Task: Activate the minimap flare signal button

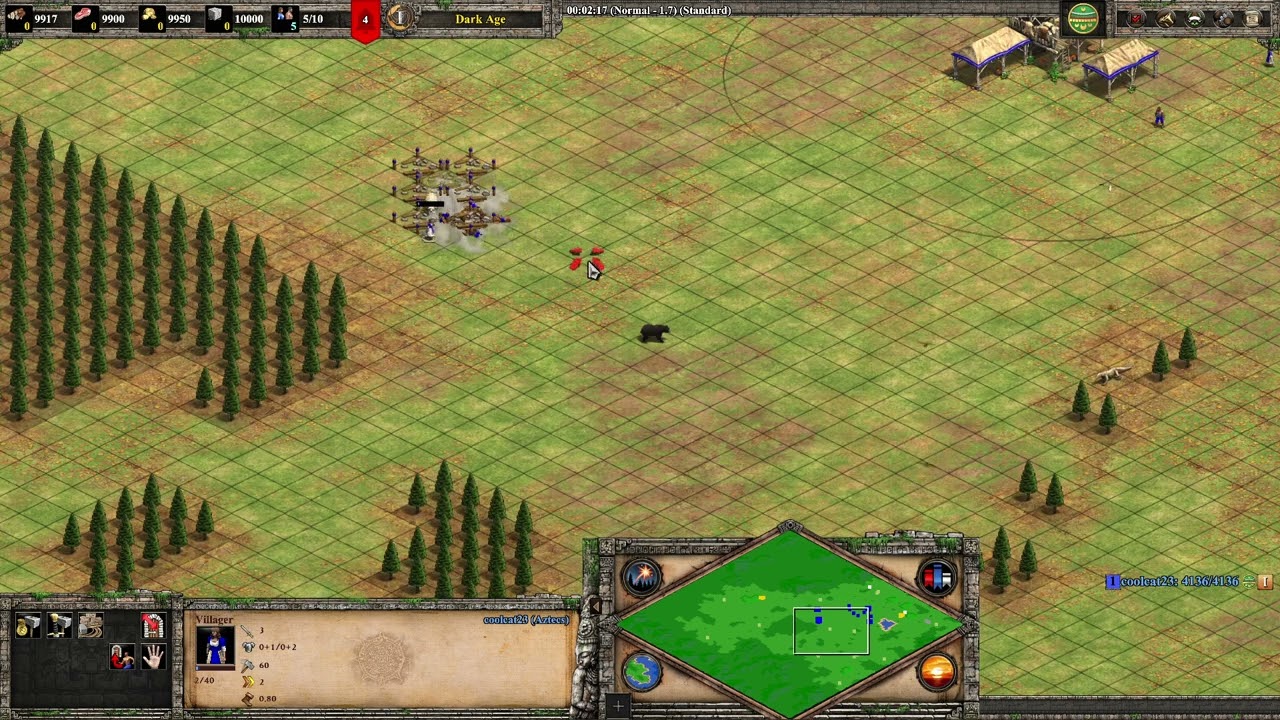Action: click(642, 577)
